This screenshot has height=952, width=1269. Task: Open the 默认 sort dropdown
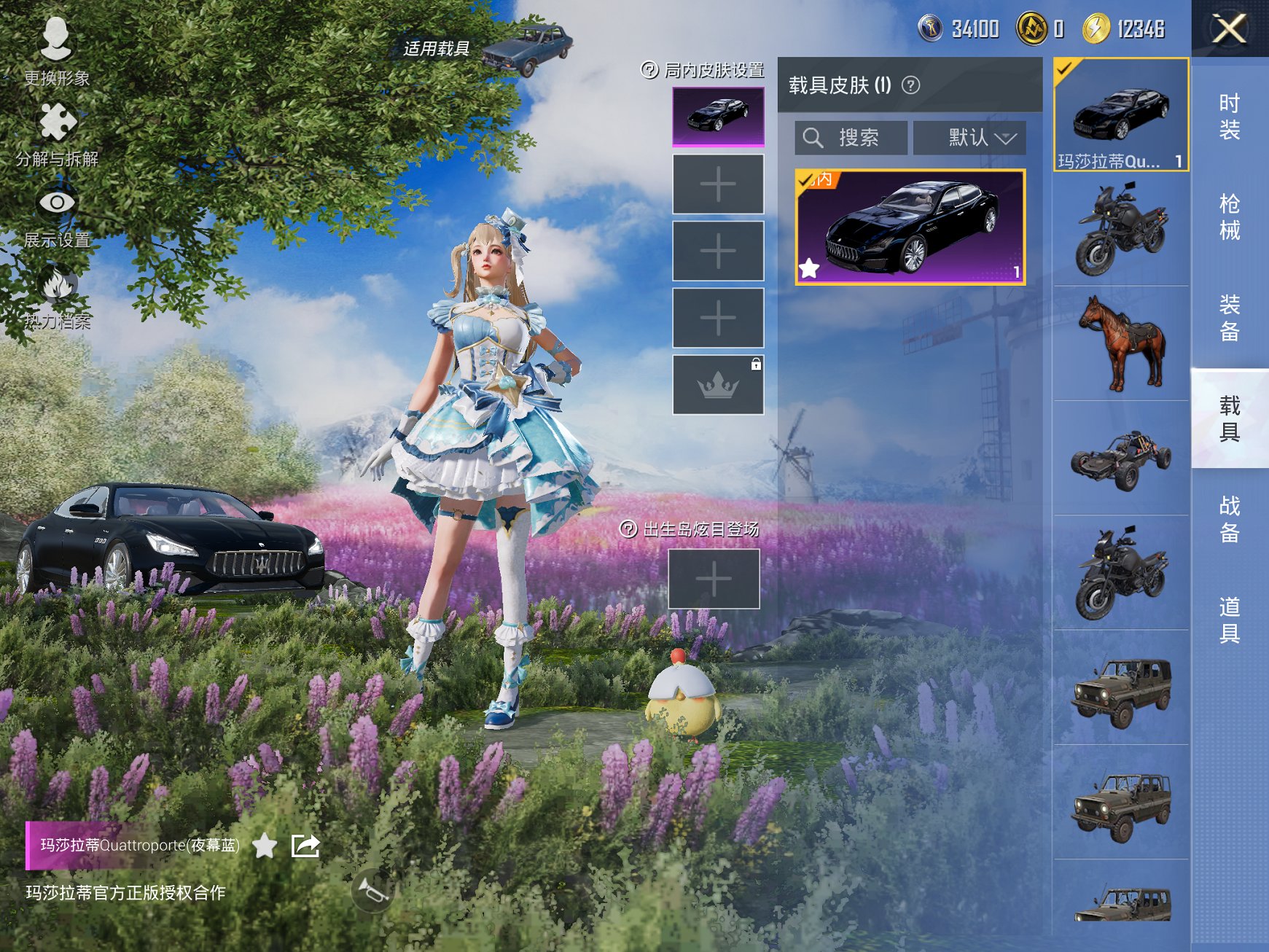point(969,138)
